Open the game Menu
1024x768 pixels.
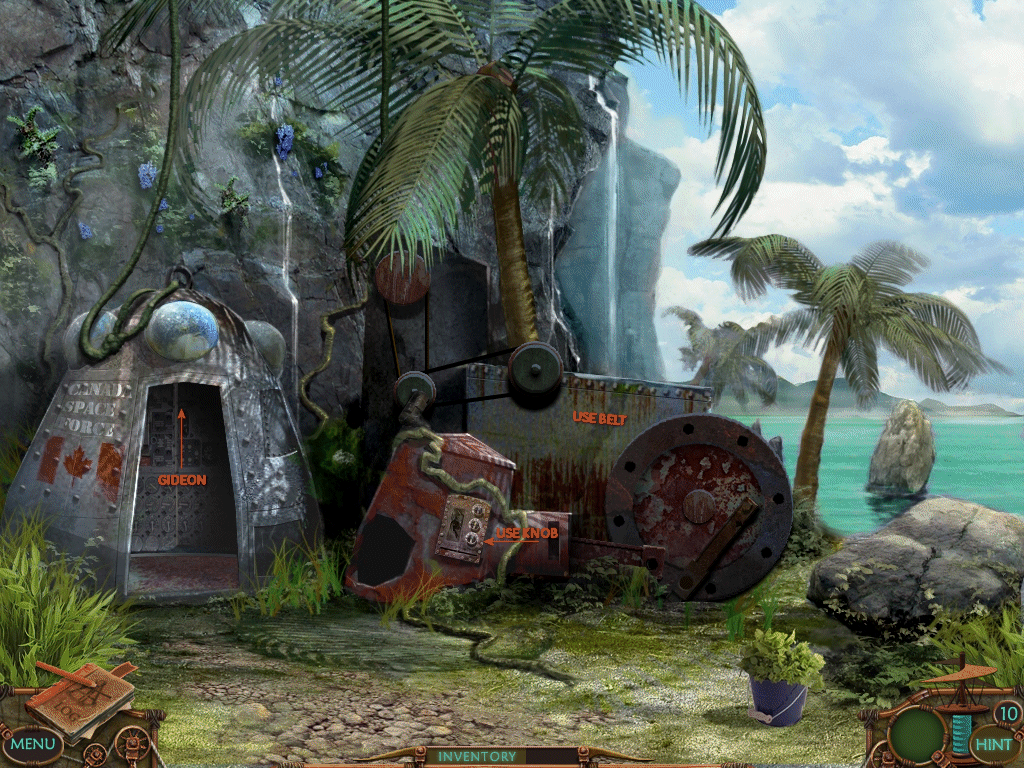(x=33, y=744)
